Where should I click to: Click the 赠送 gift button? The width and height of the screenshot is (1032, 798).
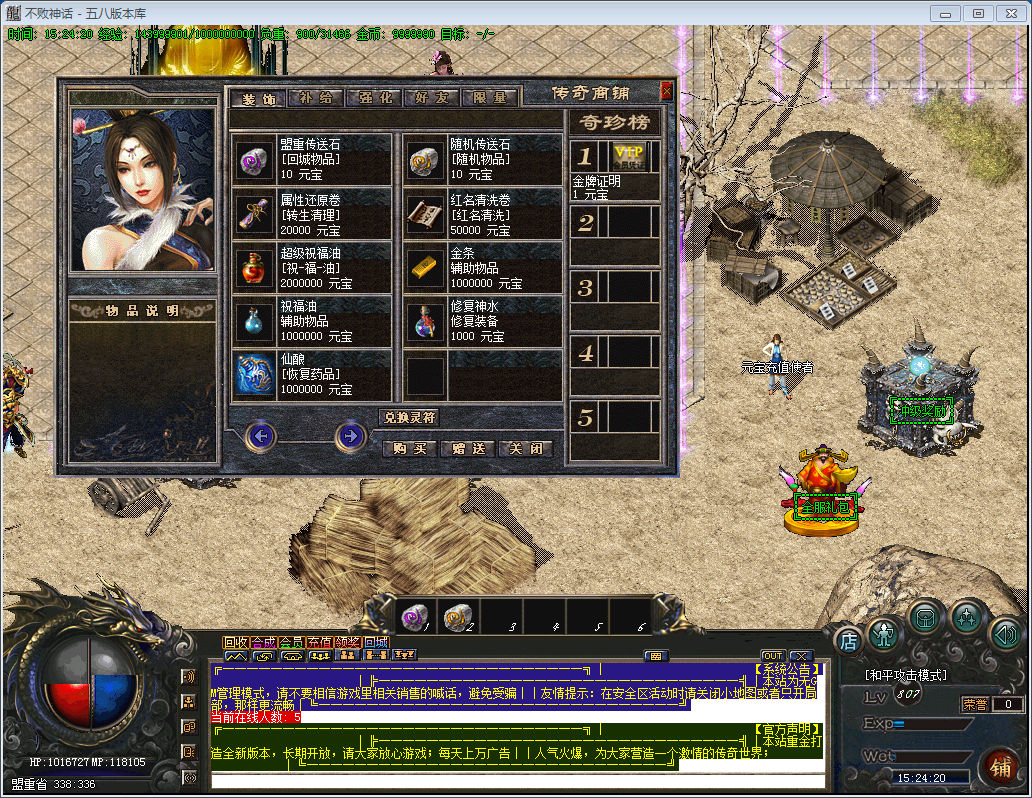[467, 449]
